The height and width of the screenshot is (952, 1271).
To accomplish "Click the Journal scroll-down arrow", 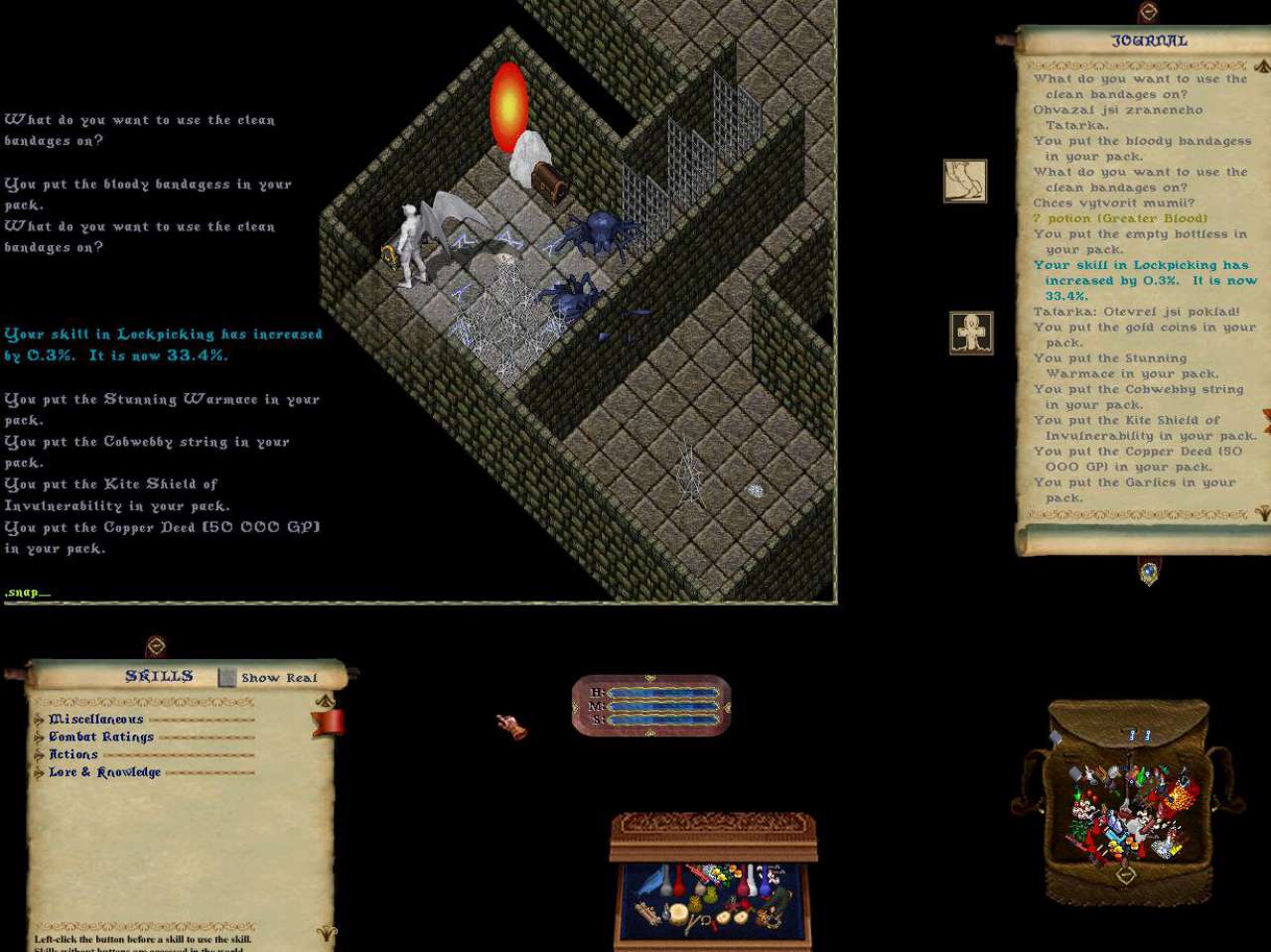I will click(x=1262, y=513).
